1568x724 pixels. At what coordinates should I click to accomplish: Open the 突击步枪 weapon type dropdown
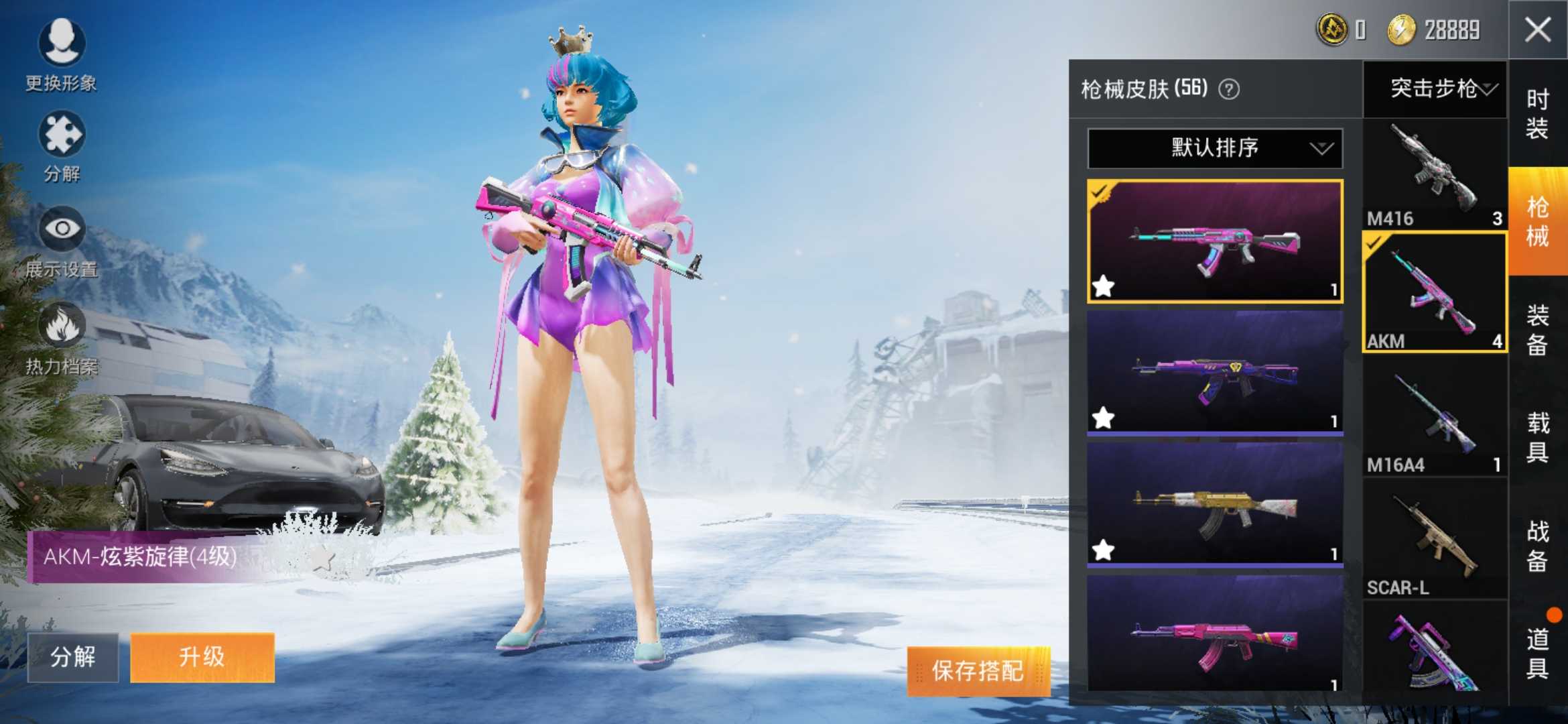[x=1435, y=88]
